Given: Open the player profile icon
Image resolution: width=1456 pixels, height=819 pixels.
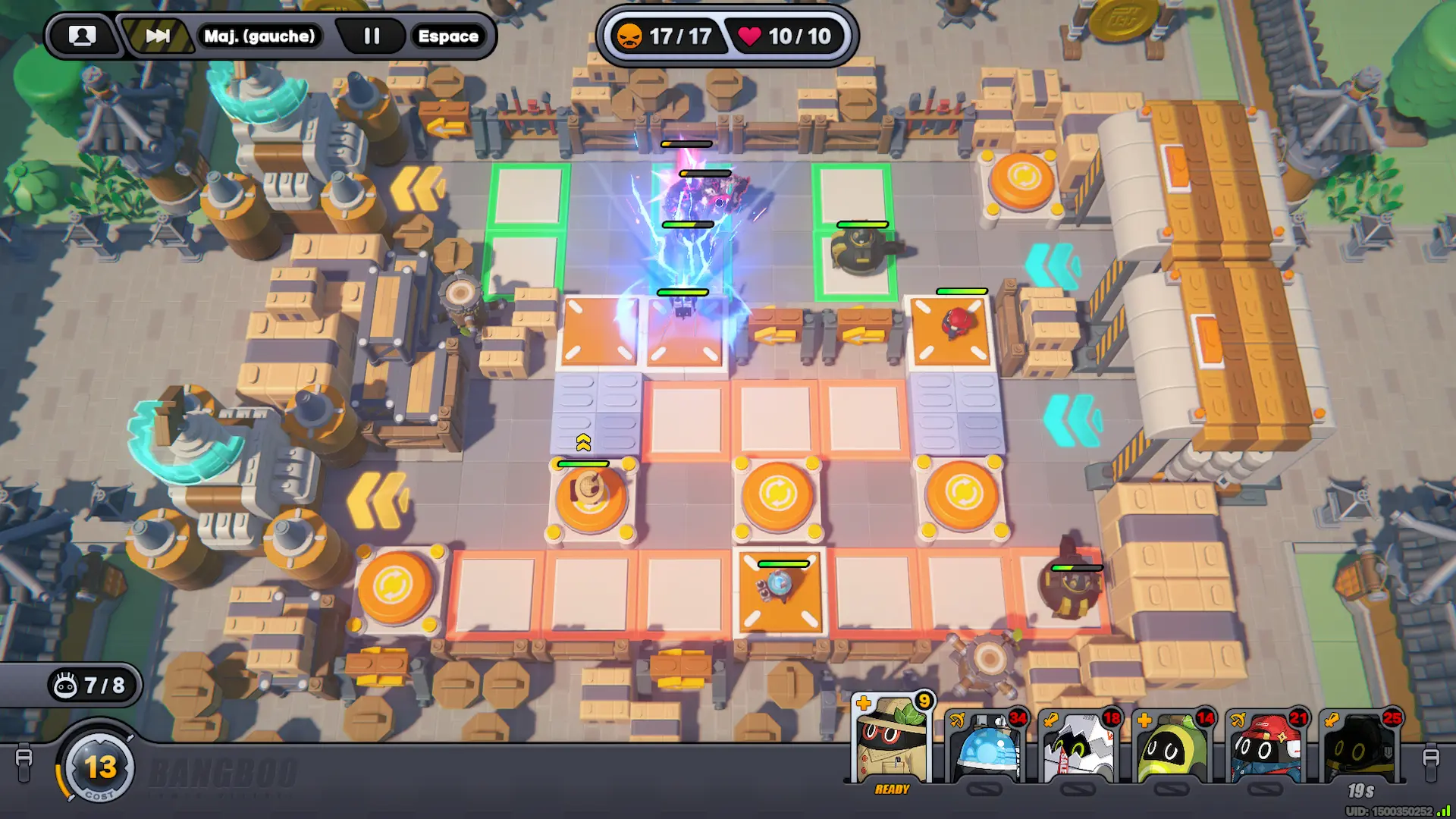Looking at the screenshot, I should coord(82,36).
